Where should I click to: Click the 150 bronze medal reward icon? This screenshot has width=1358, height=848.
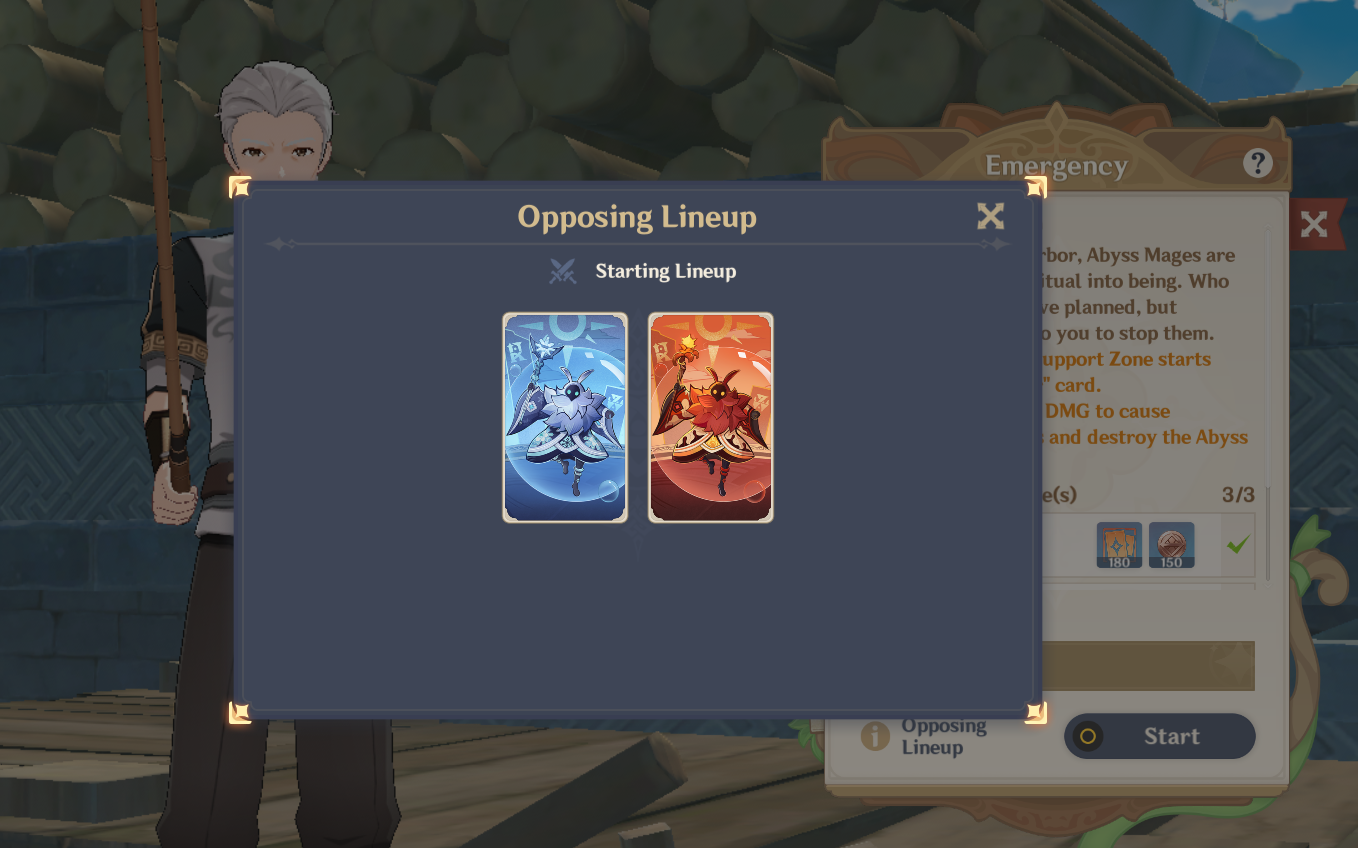pyautogui.click(x=1171, y=546)
